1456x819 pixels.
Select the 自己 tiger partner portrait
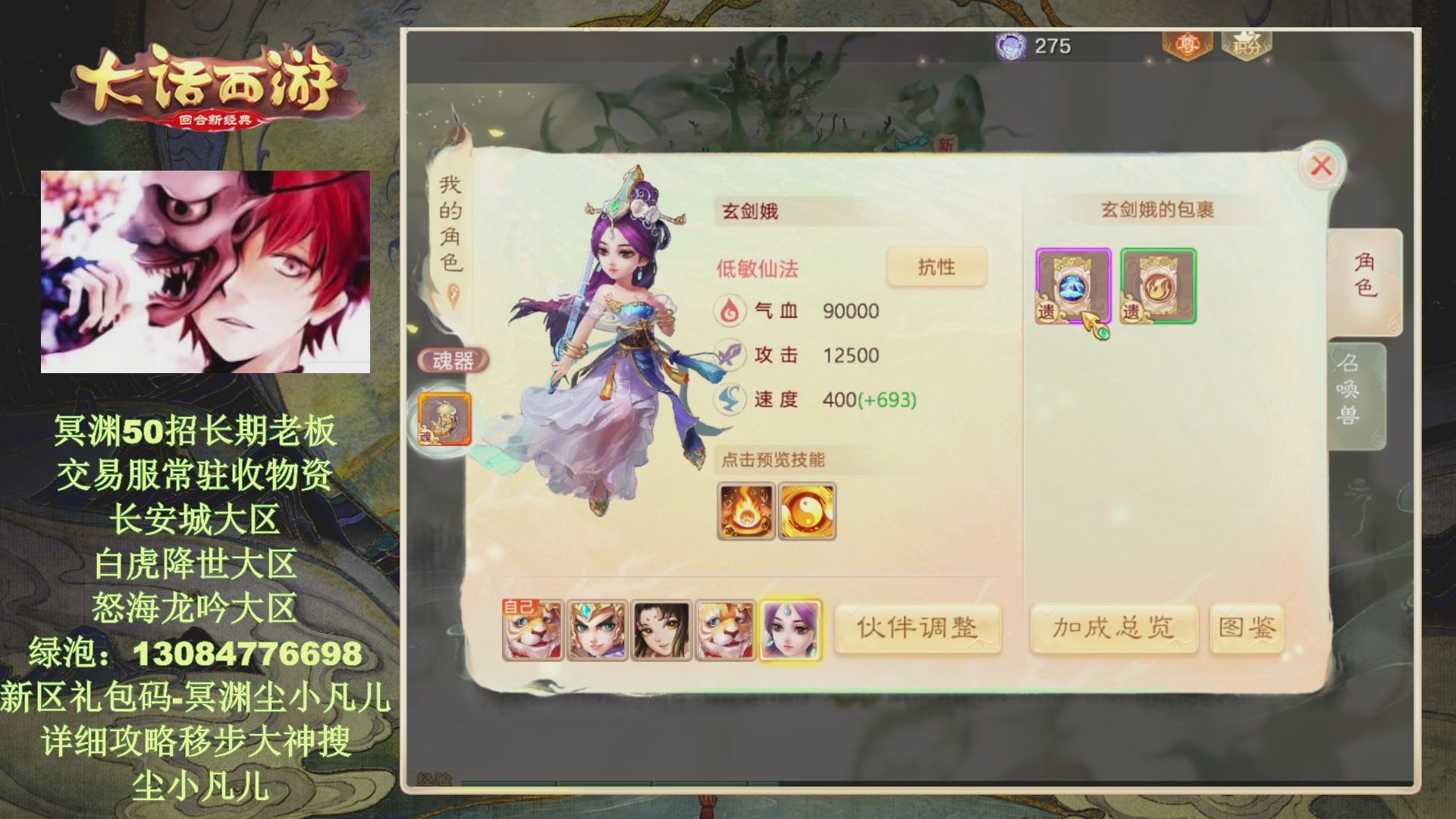tap(533, 629)
